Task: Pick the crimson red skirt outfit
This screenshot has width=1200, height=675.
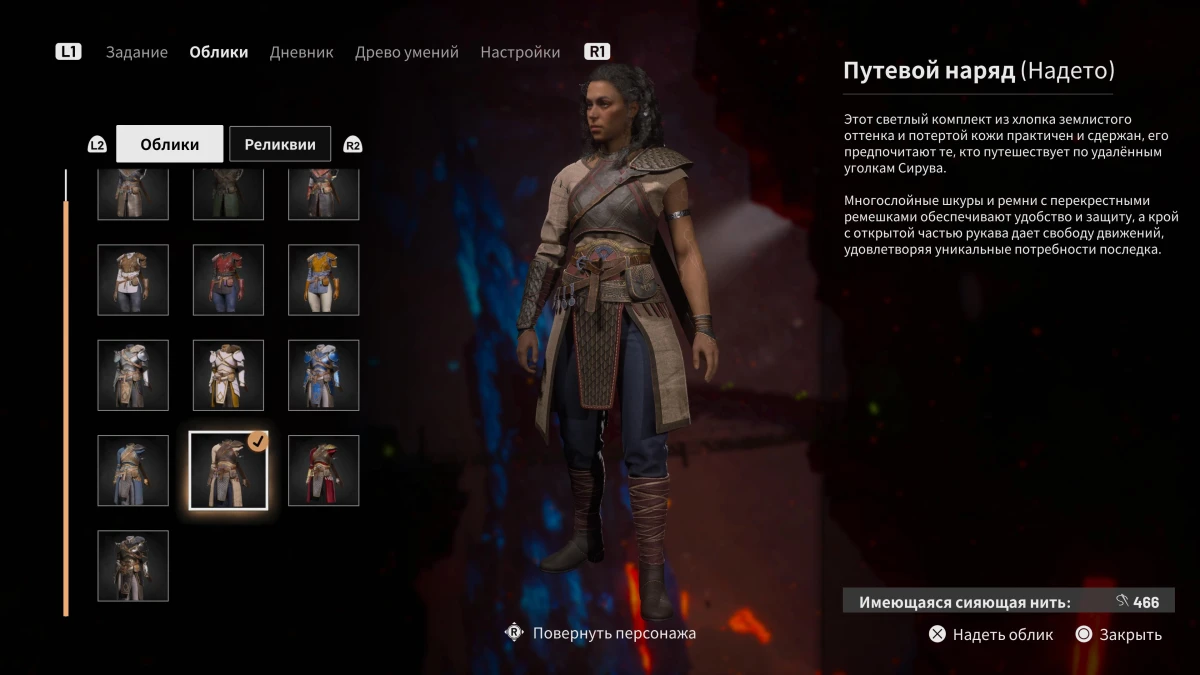Action: [323, 471]
